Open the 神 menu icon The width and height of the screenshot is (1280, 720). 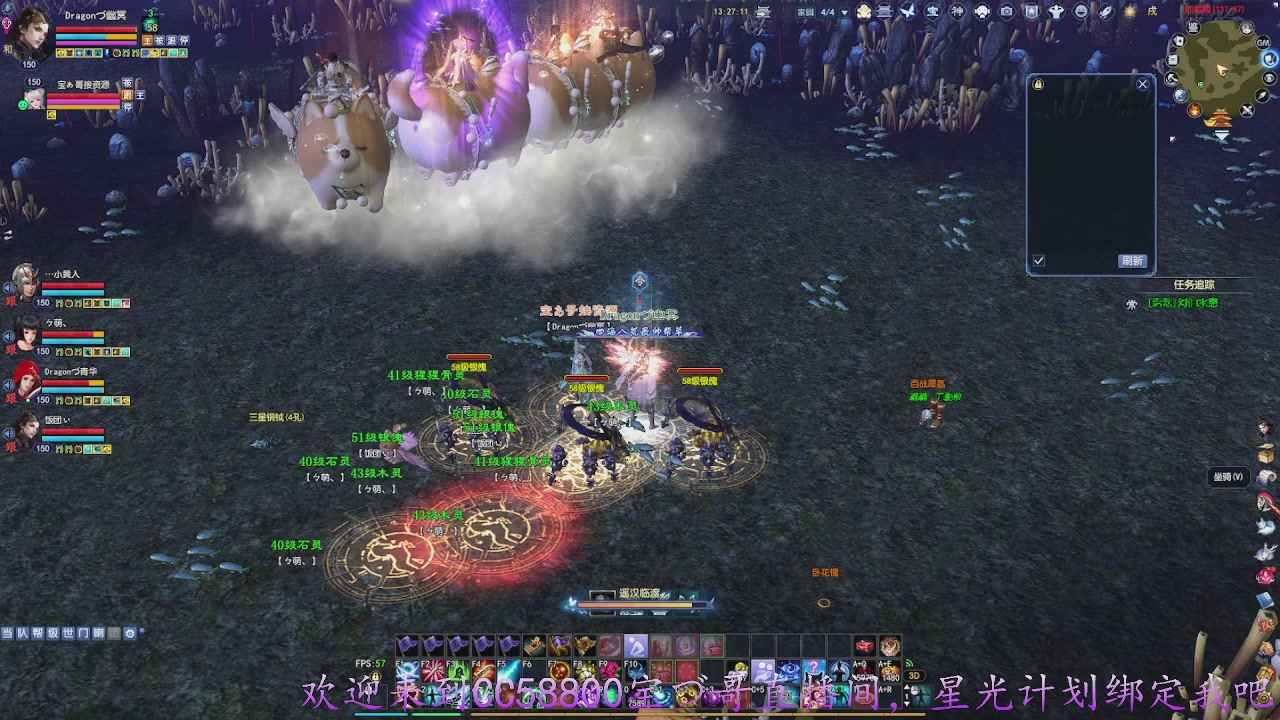pos(957,12)
